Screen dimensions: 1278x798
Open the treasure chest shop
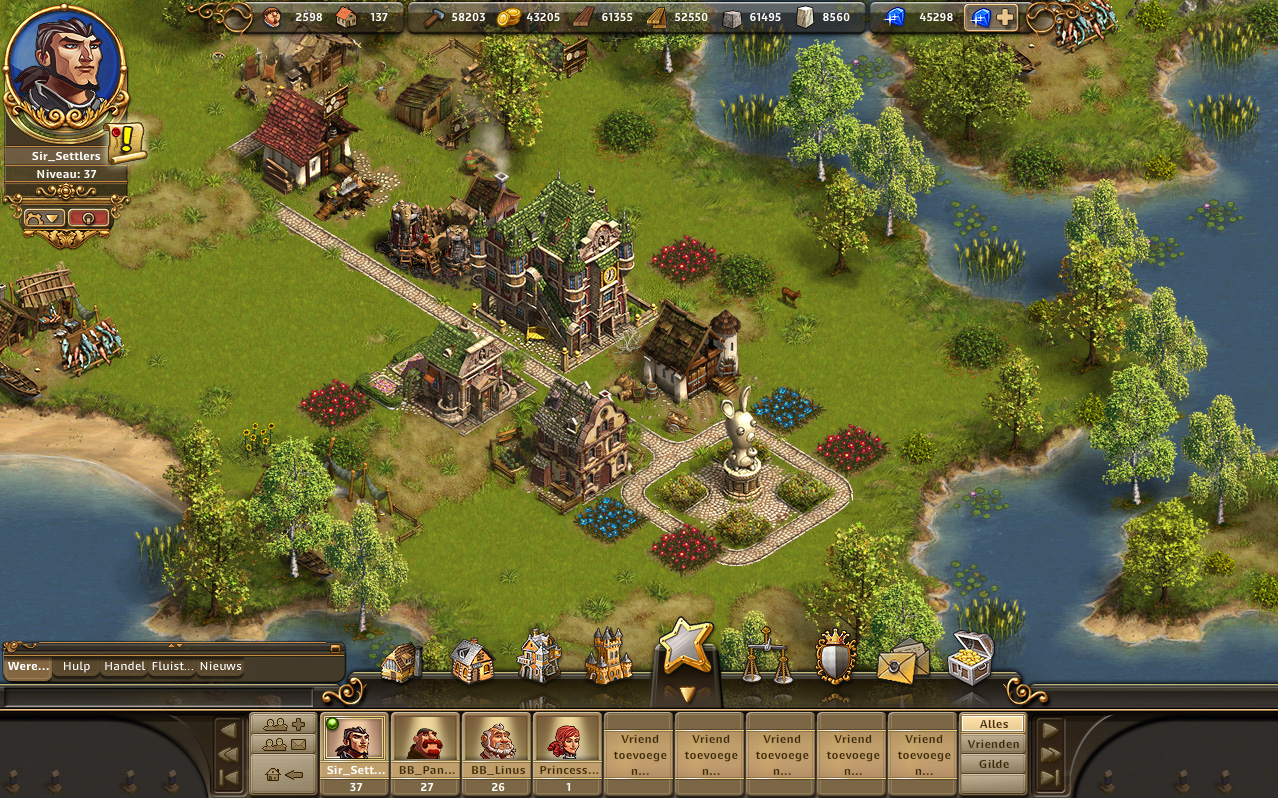pos(970,657)
